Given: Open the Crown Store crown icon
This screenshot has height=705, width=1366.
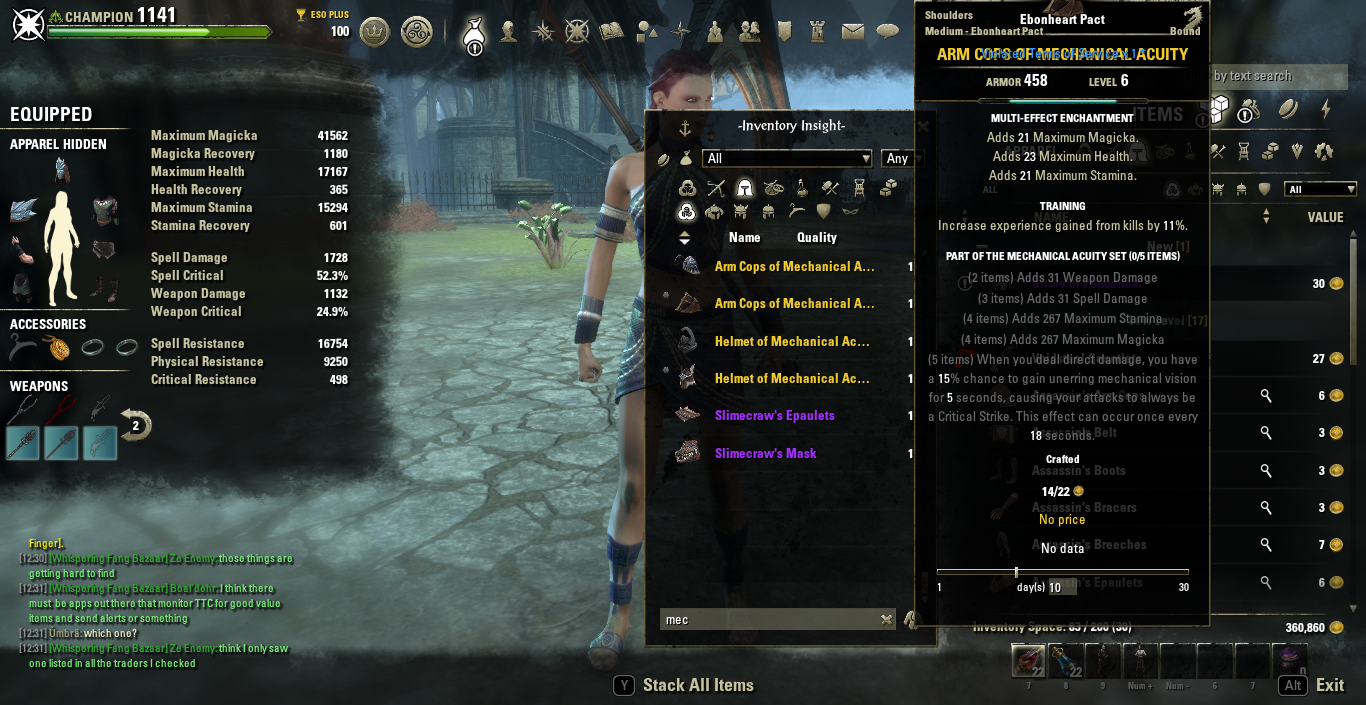Looking at the screenshot, I should point(375,32).
